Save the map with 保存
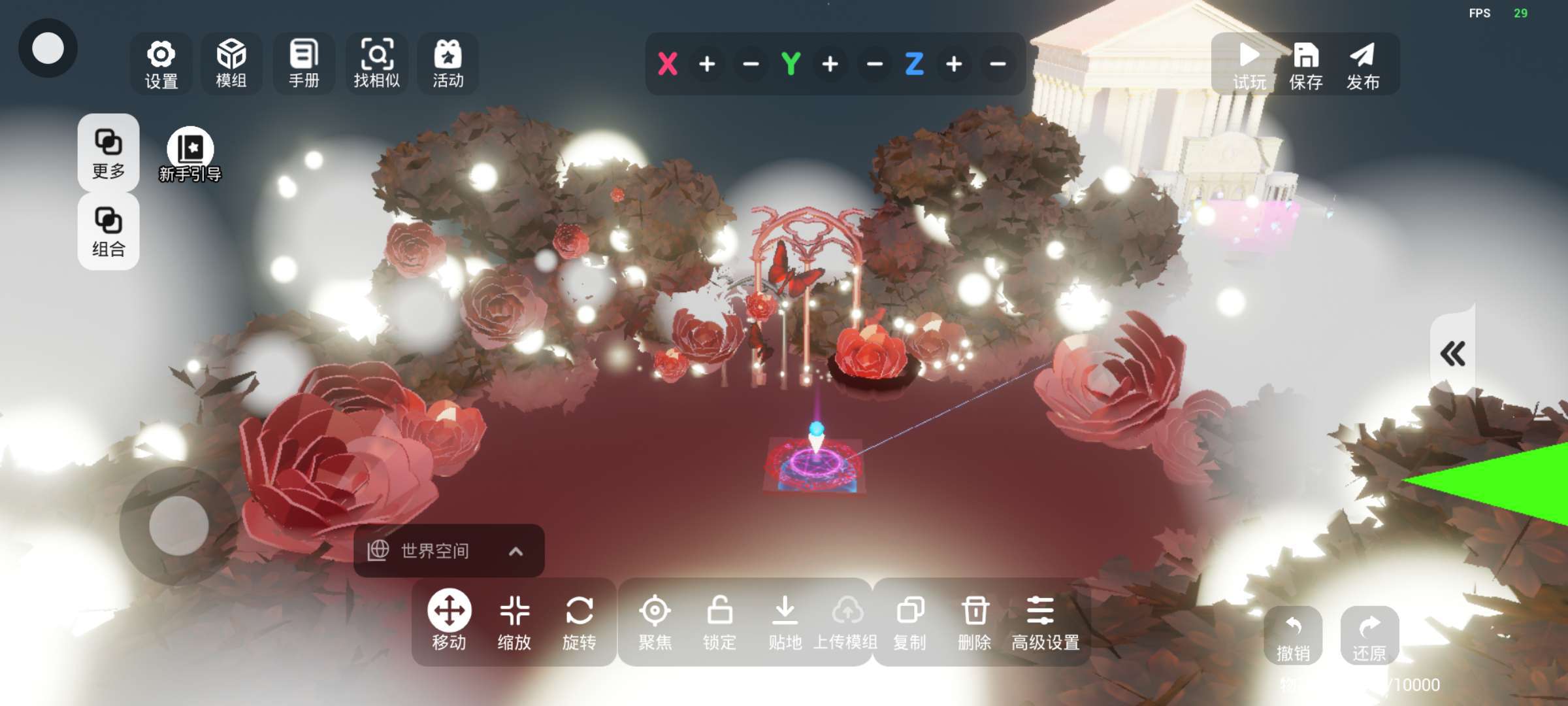Image resolution: width=1568 pixels, height=706 pixels. tap(1305, 64)
